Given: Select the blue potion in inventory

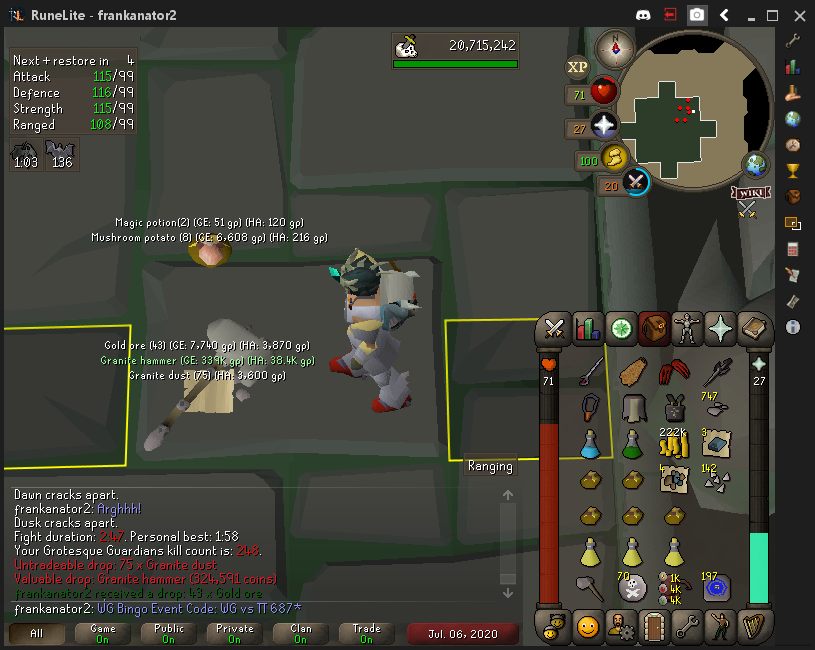Looking at the screenshot, I should (590, 441).
